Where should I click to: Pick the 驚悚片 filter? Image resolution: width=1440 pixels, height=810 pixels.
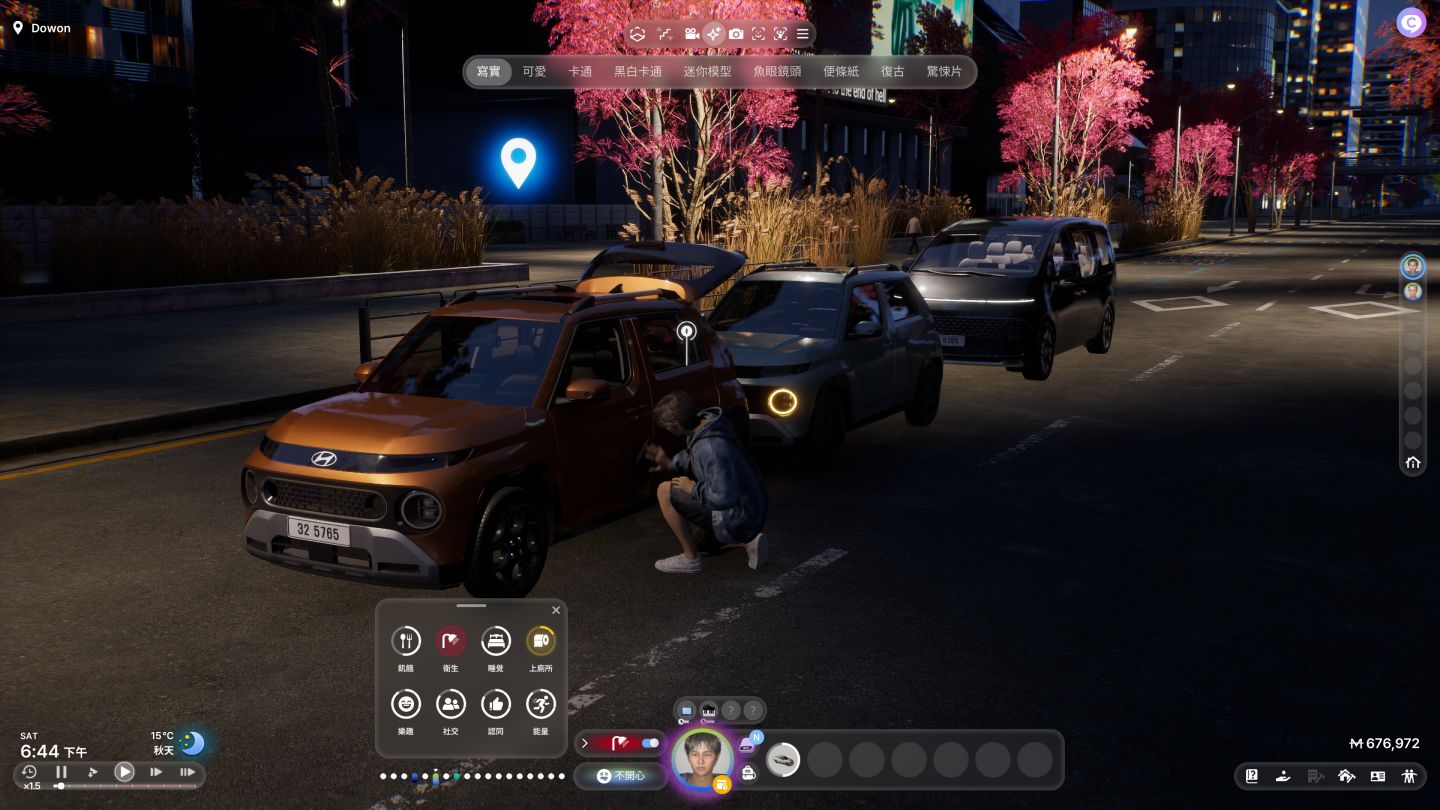tap(944, 72)
